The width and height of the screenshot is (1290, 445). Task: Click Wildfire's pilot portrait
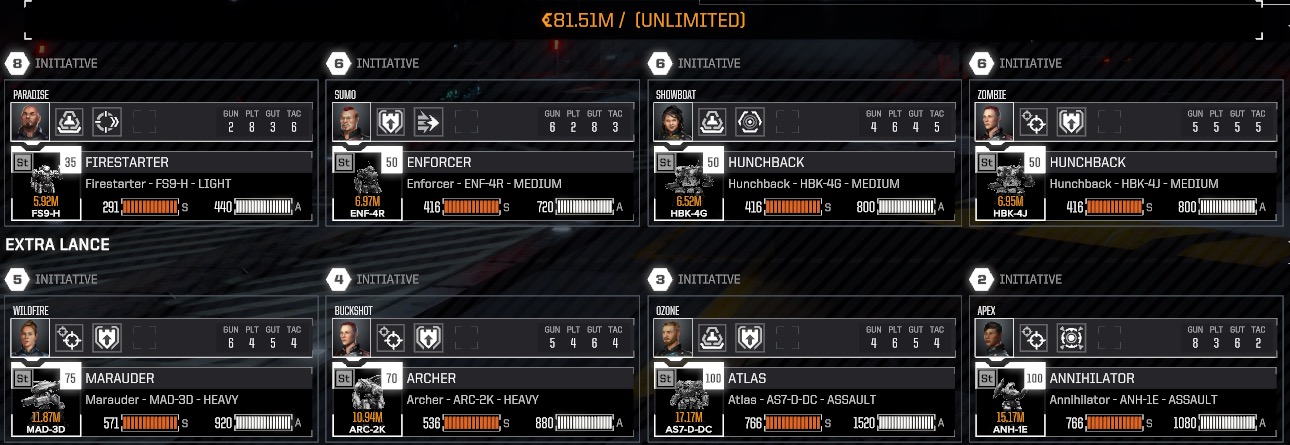(30, 338)
